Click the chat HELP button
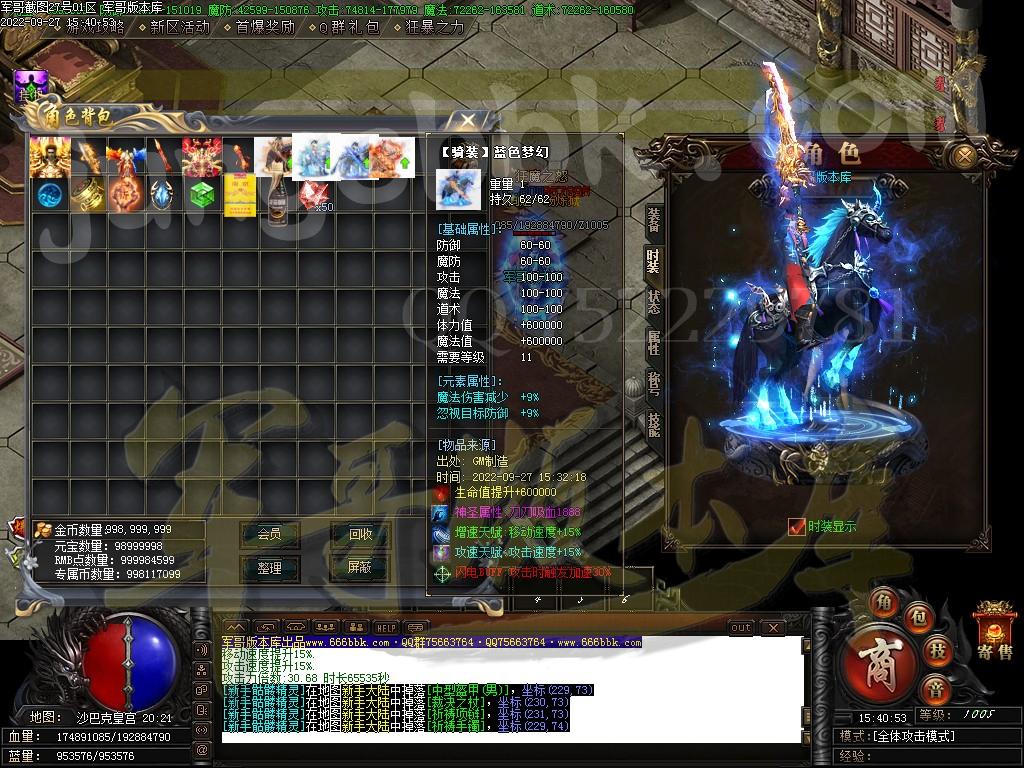1024x768 pixels. pos(386,627)
